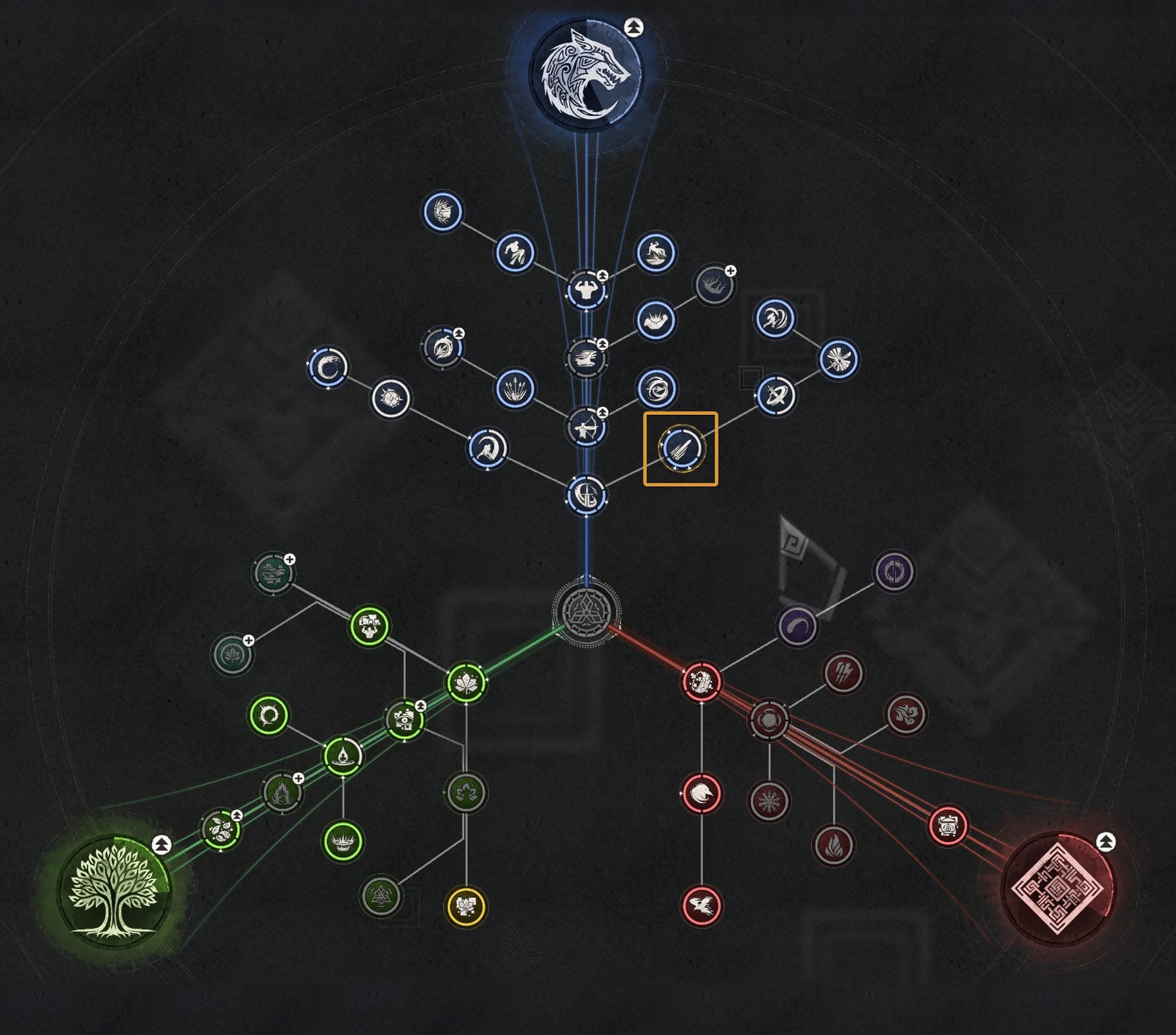
Task: Click the plus badge on the campfire node
Action: coord(298,780)
